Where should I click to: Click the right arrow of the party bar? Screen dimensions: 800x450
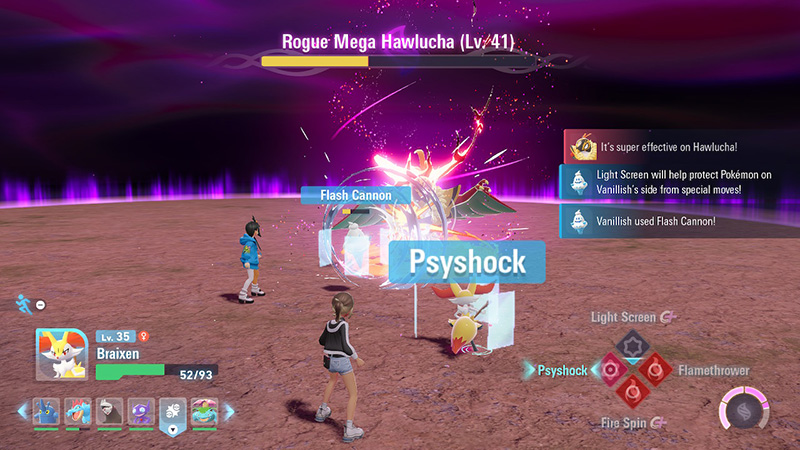pyautogui.click(x=229, y=411)
